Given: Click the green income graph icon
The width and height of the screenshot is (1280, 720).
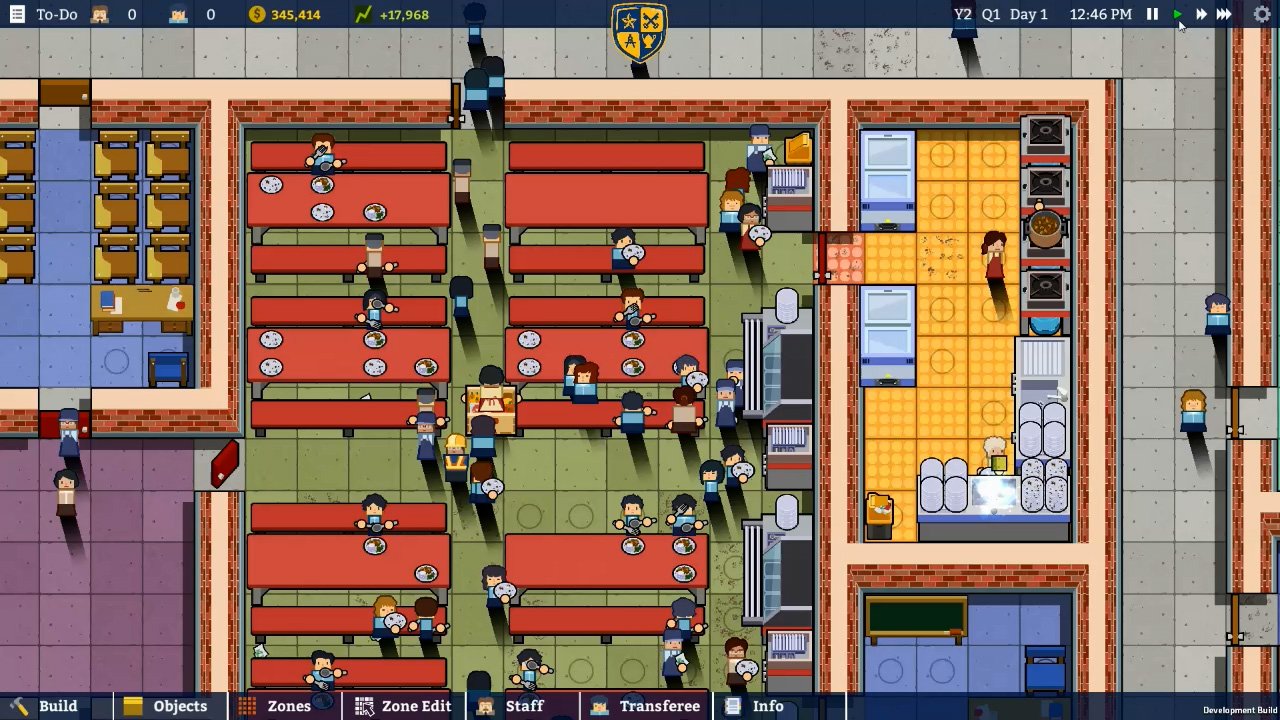Looking at the screenshot, I should (361, 14).
